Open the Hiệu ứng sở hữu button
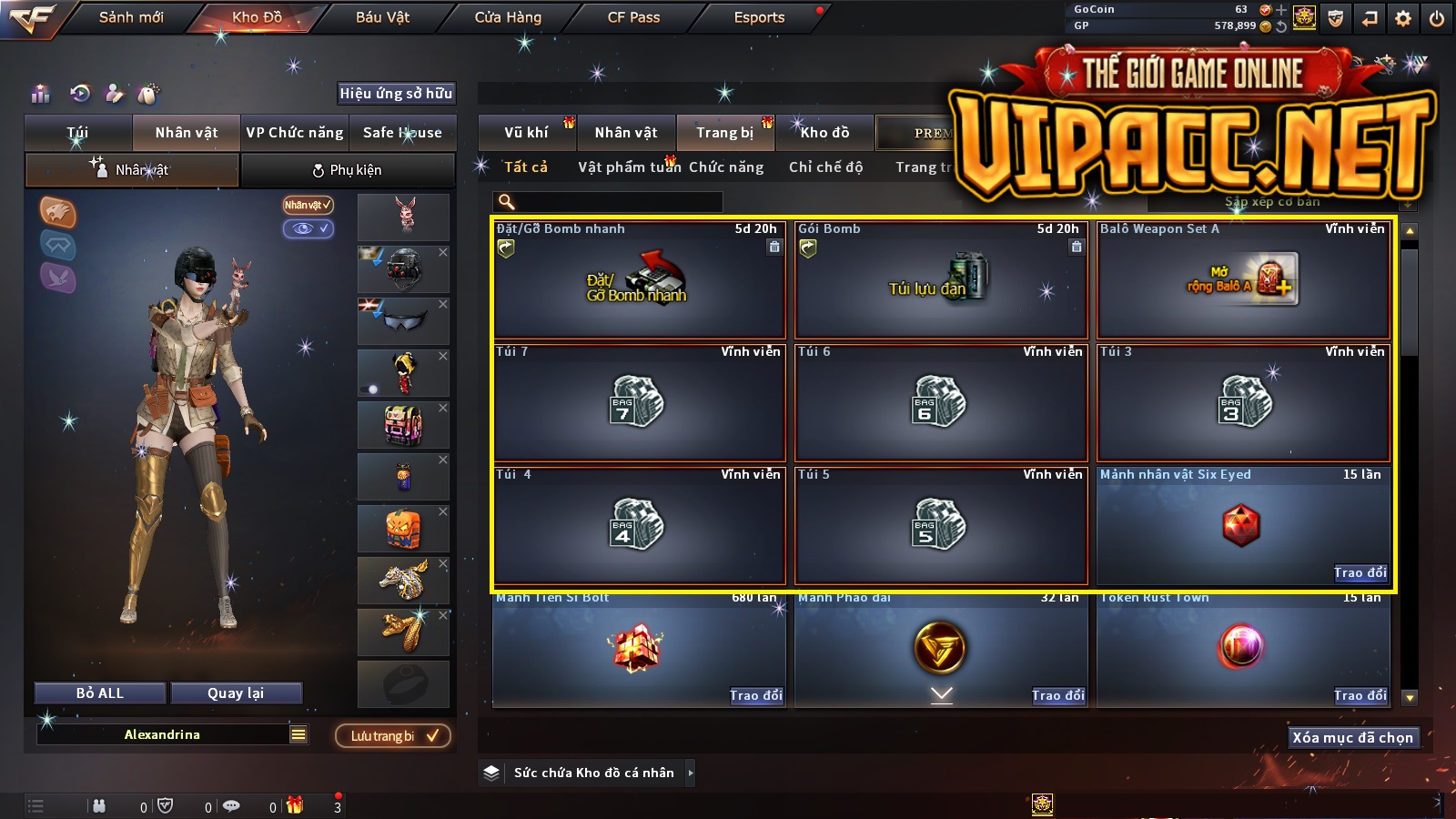This screenshot has height=819, width=1456. (396, 93)
